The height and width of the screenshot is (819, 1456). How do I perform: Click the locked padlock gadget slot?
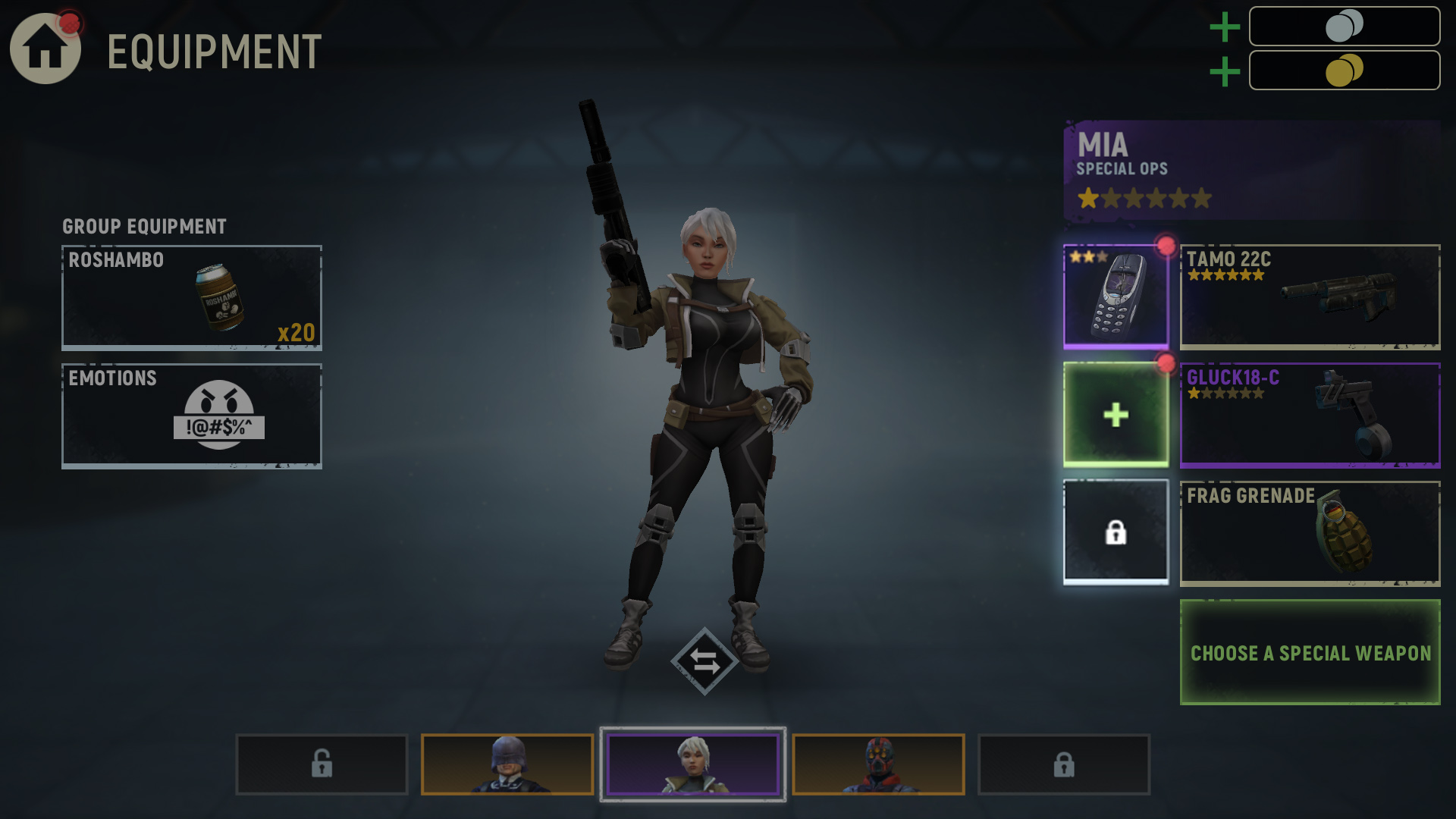[1116, 532]
